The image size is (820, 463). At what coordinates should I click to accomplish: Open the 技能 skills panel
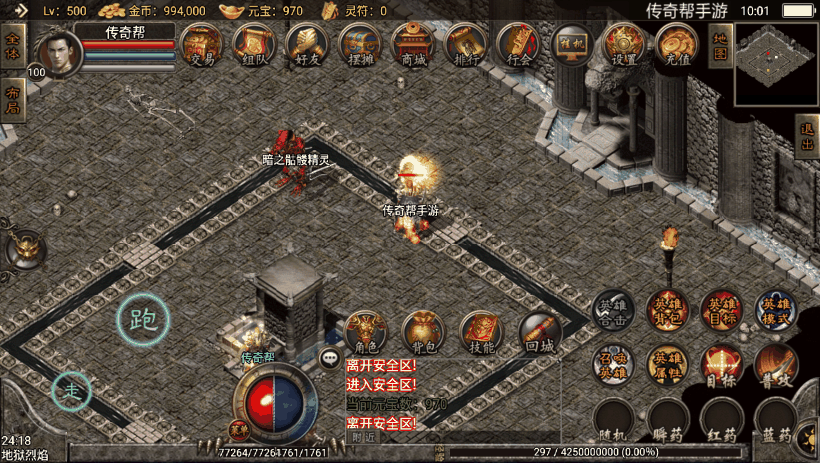click(x=481, y=334)
